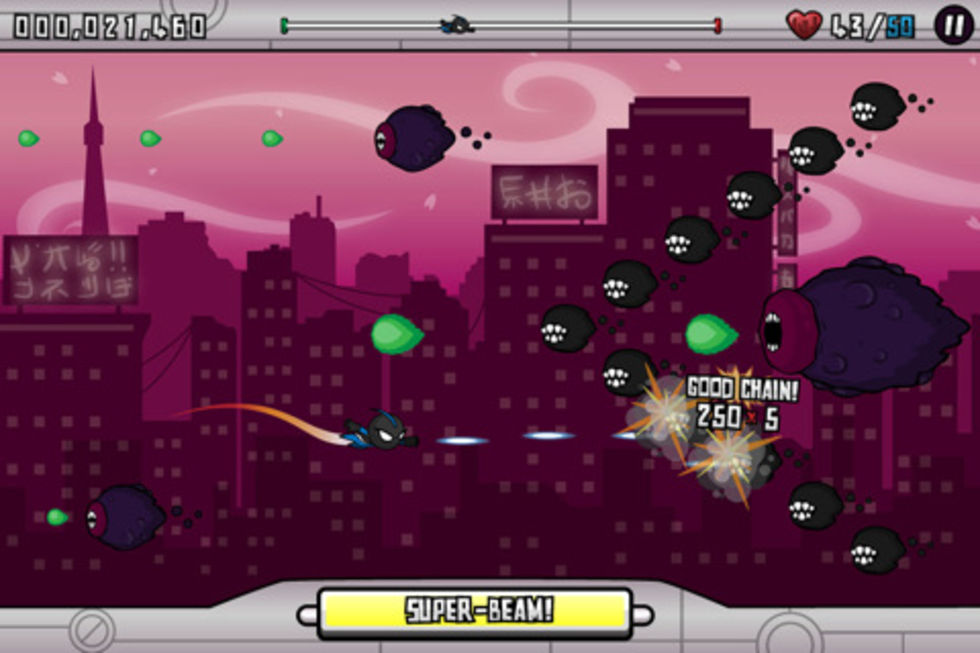Activate the Super-Beam! button

click(x=476, y=612)
